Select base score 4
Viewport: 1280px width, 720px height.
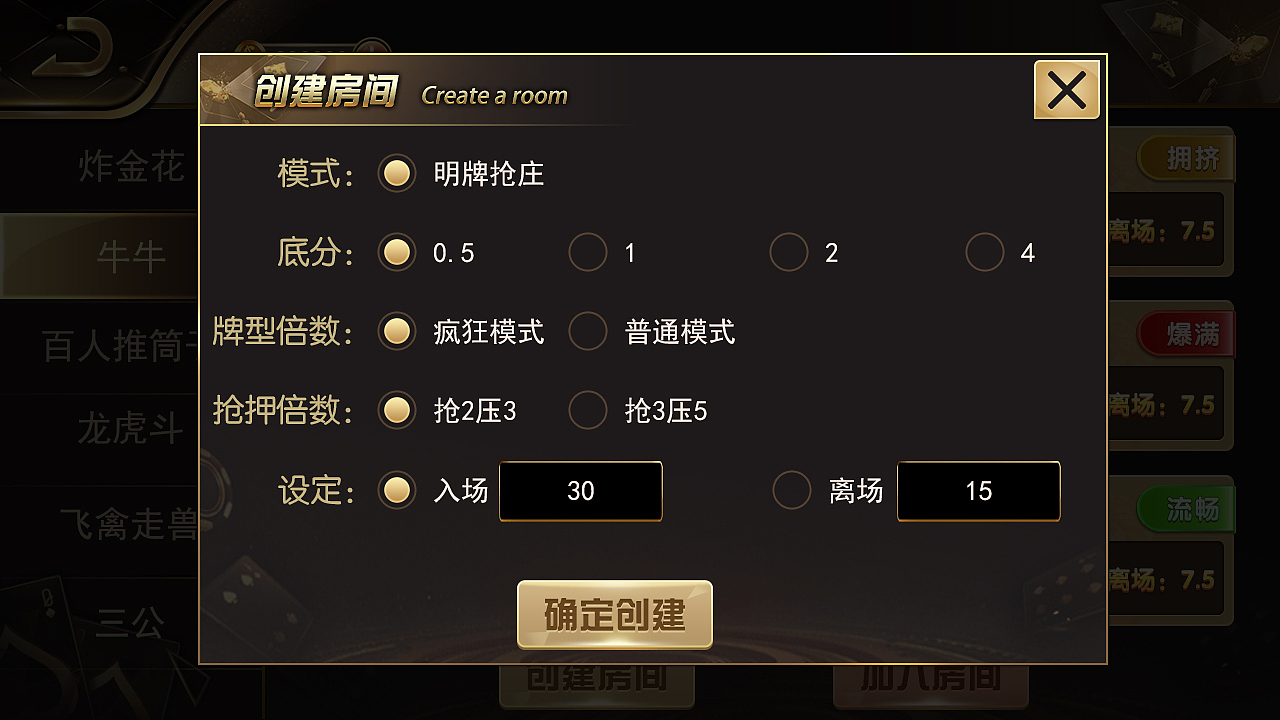pyautogui.click(x=985, y=253)
